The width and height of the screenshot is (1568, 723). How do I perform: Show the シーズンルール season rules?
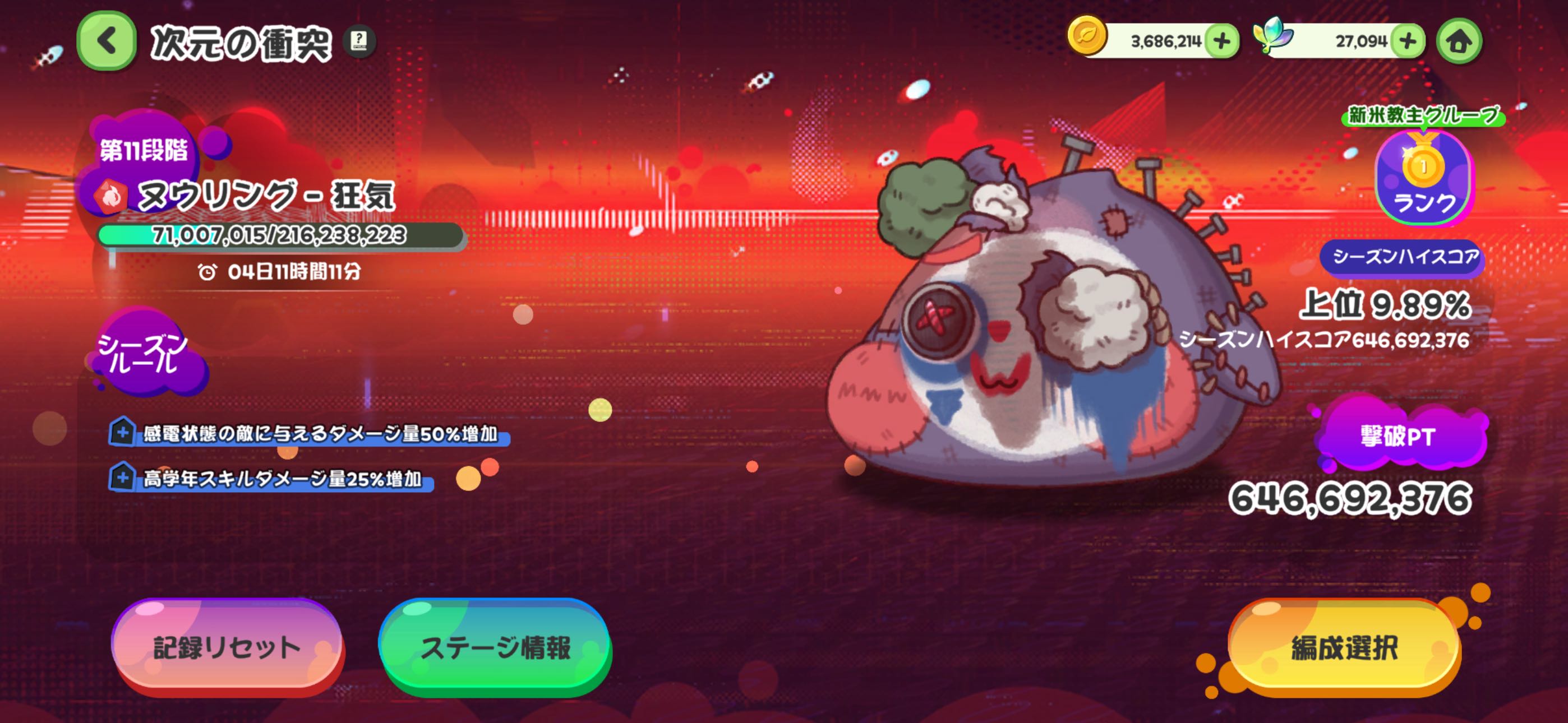[144, 353]
